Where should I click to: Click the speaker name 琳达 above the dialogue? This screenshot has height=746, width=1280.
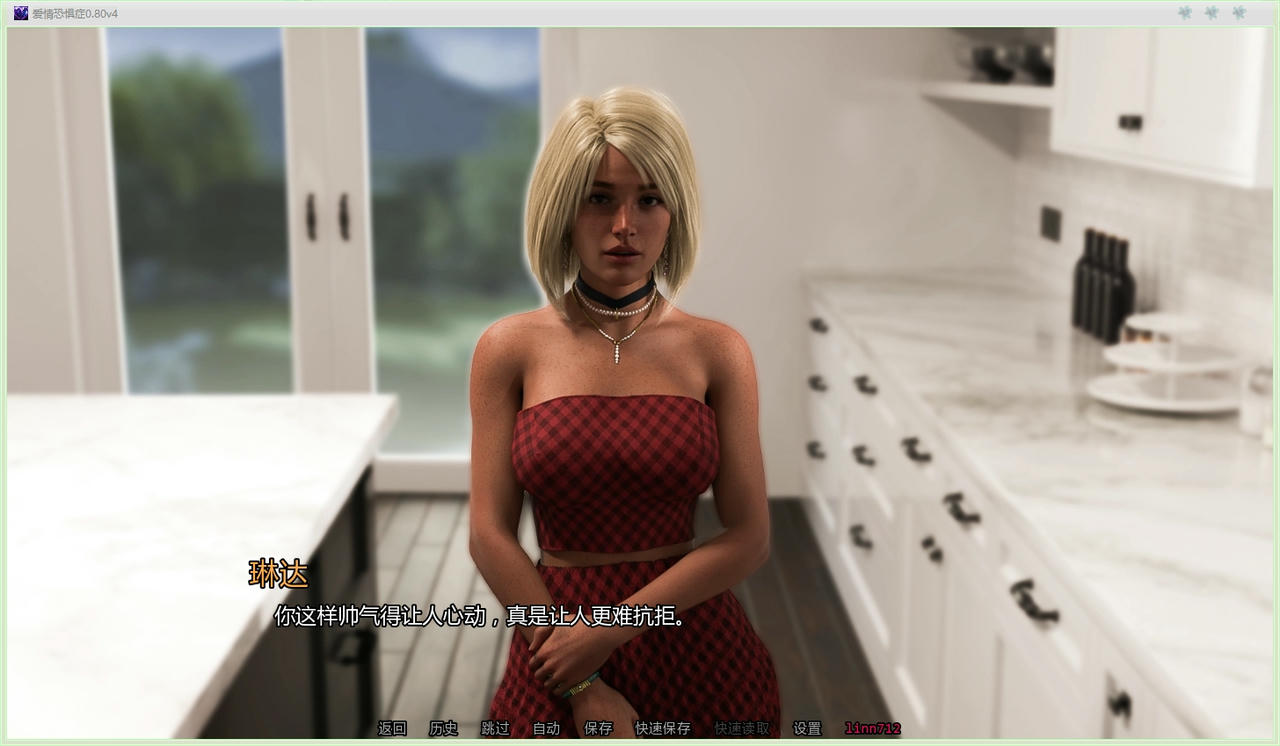coord(279,574)
